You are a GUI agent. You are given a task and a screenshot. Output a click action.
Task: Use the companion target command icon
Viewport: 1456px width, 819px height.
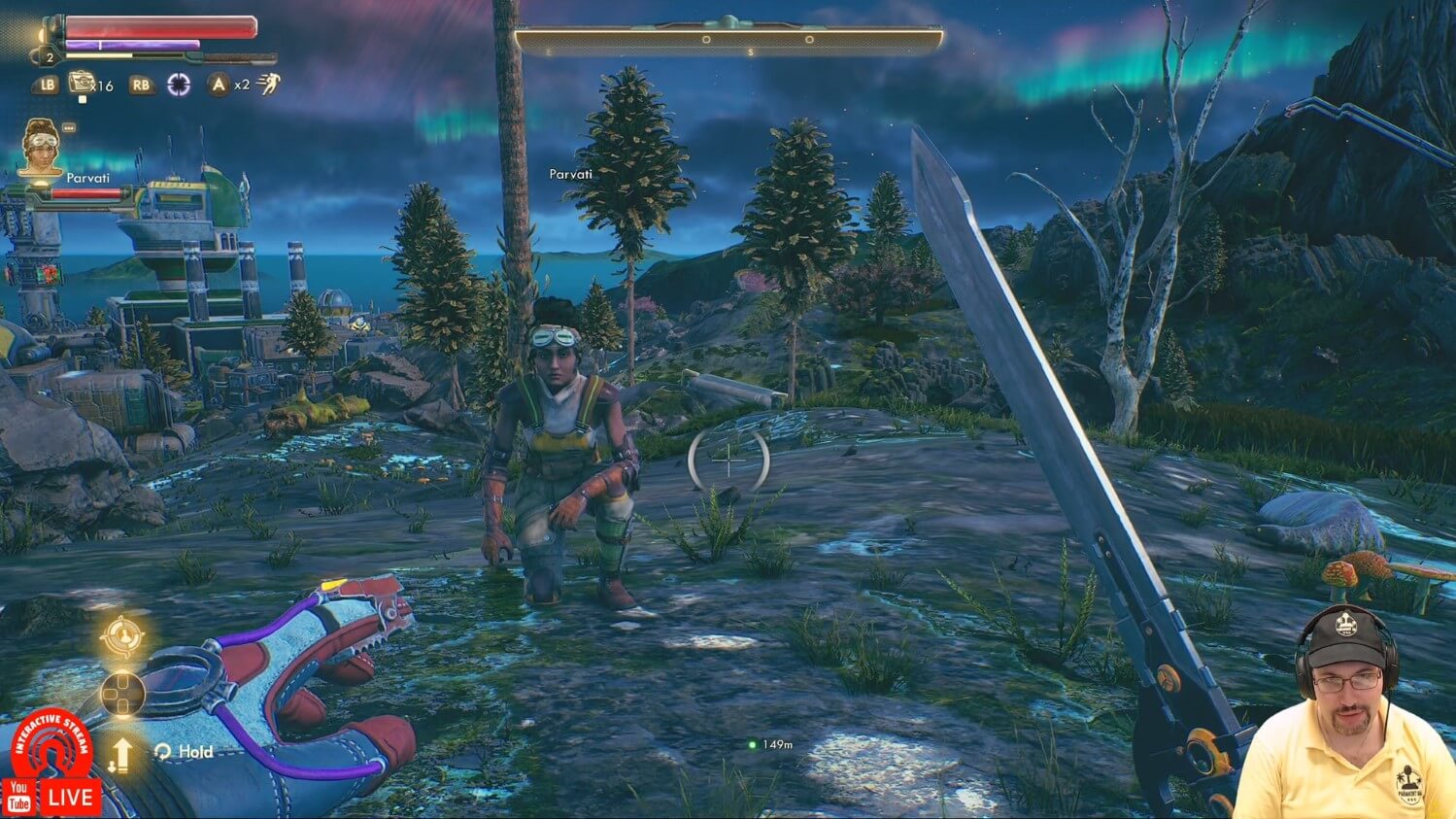click(x=123, y=637)
